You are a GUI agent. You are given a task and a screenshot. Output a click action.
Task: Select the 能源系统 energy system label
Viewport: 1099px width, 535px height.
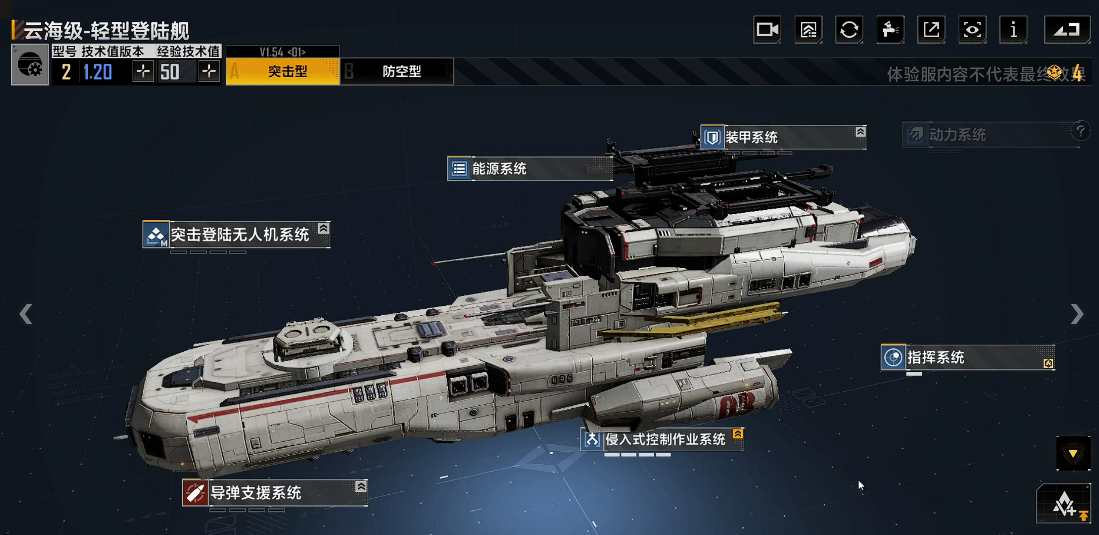[x=529, y=169]
